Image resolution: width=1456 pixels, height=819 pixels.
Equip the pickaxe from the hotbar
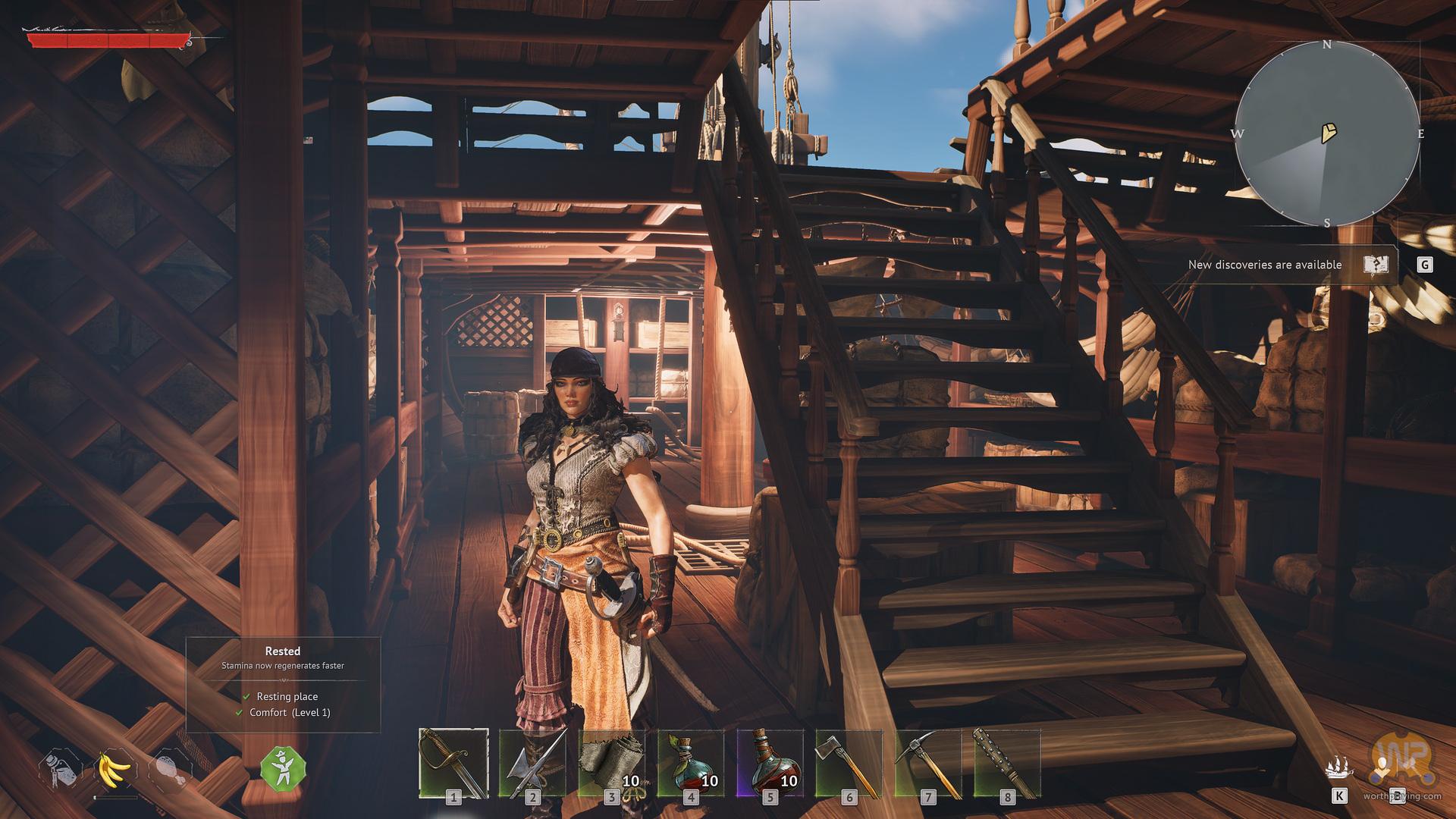[x=927, y=764]
